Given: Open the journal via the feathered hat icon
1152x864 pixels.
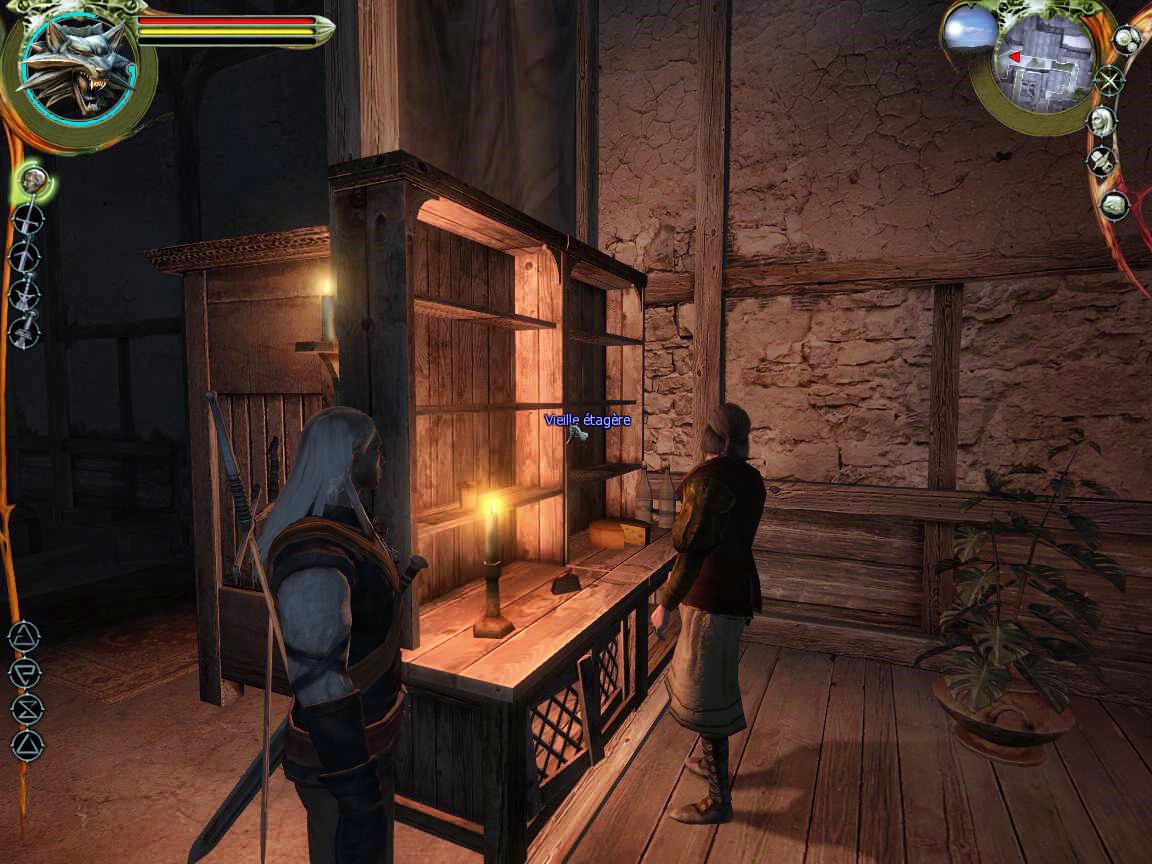Looking at the screenshot, I should (1101, 161).
